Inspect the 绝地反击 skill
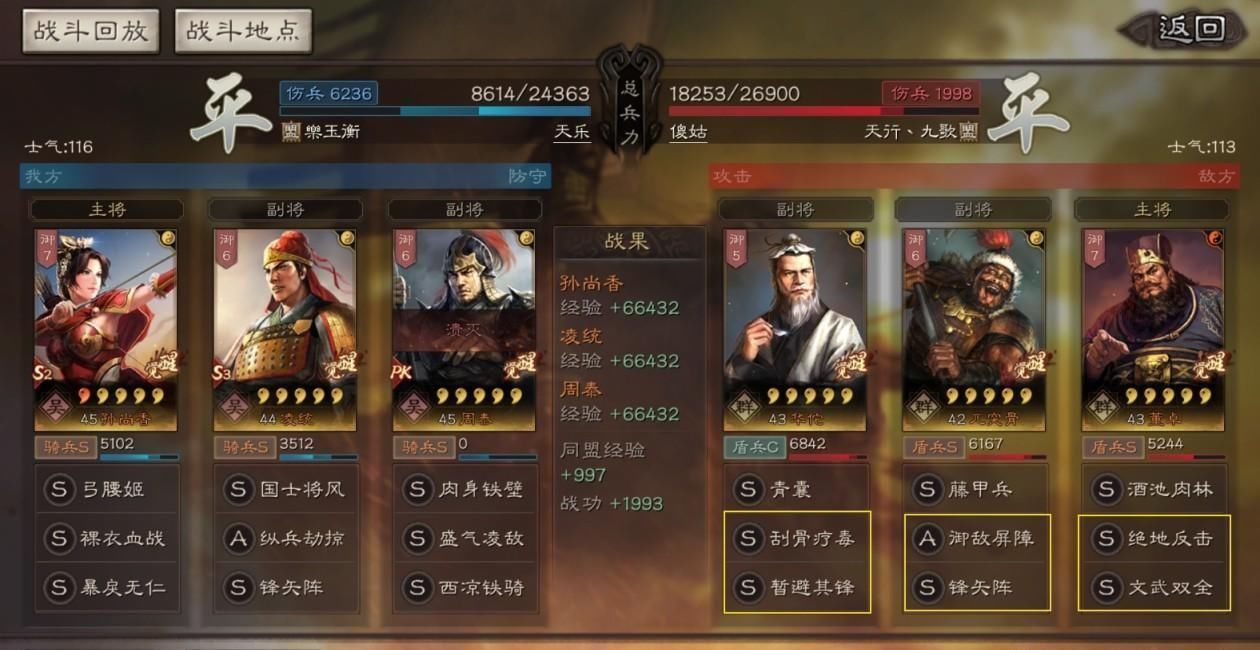The width and height of the screenshot is (1260, 650). click(x=1155, y=538)
